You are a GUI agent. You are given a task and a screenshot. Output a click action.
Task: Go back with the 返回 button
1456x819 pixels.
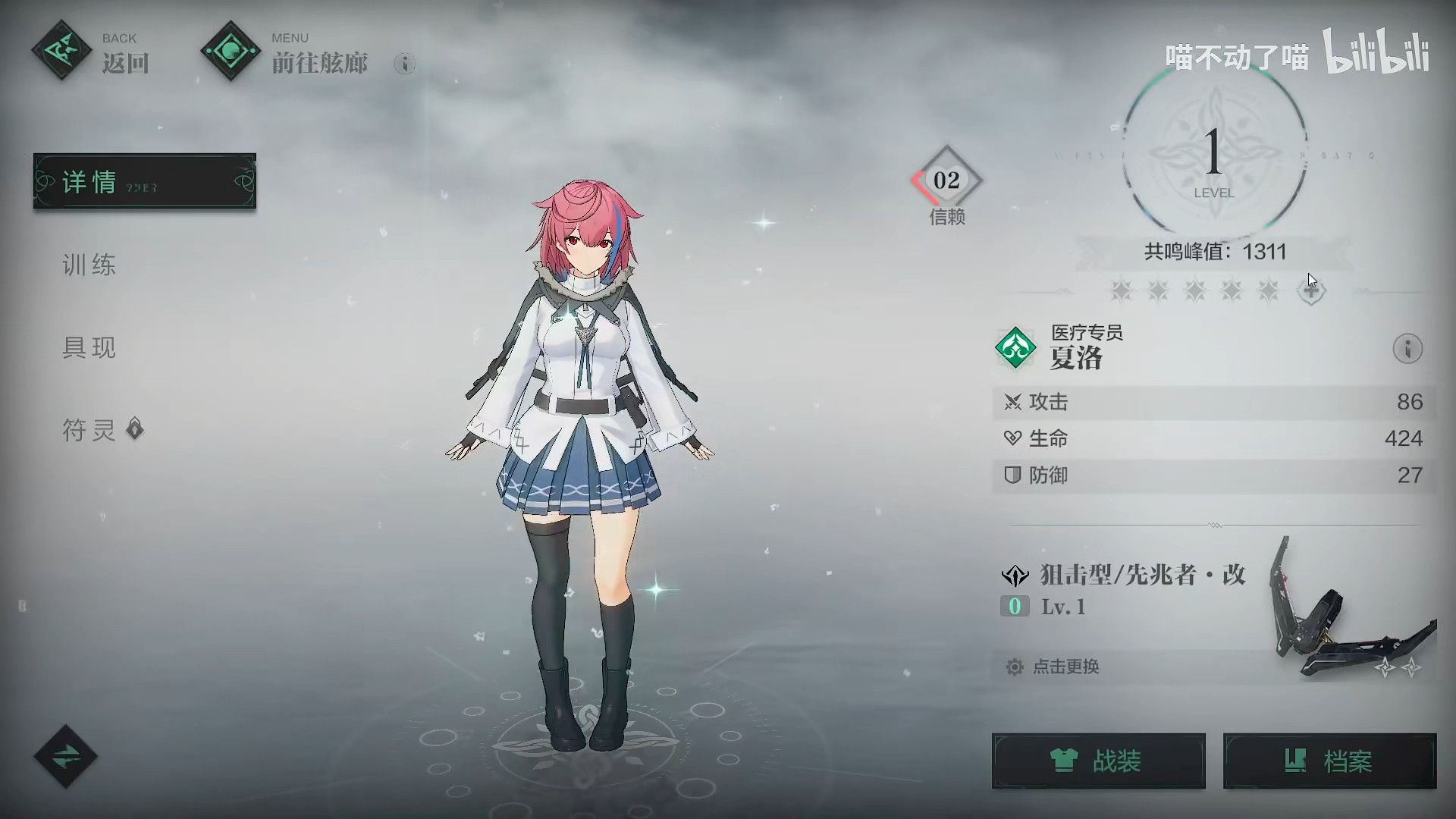pos(90,52)
